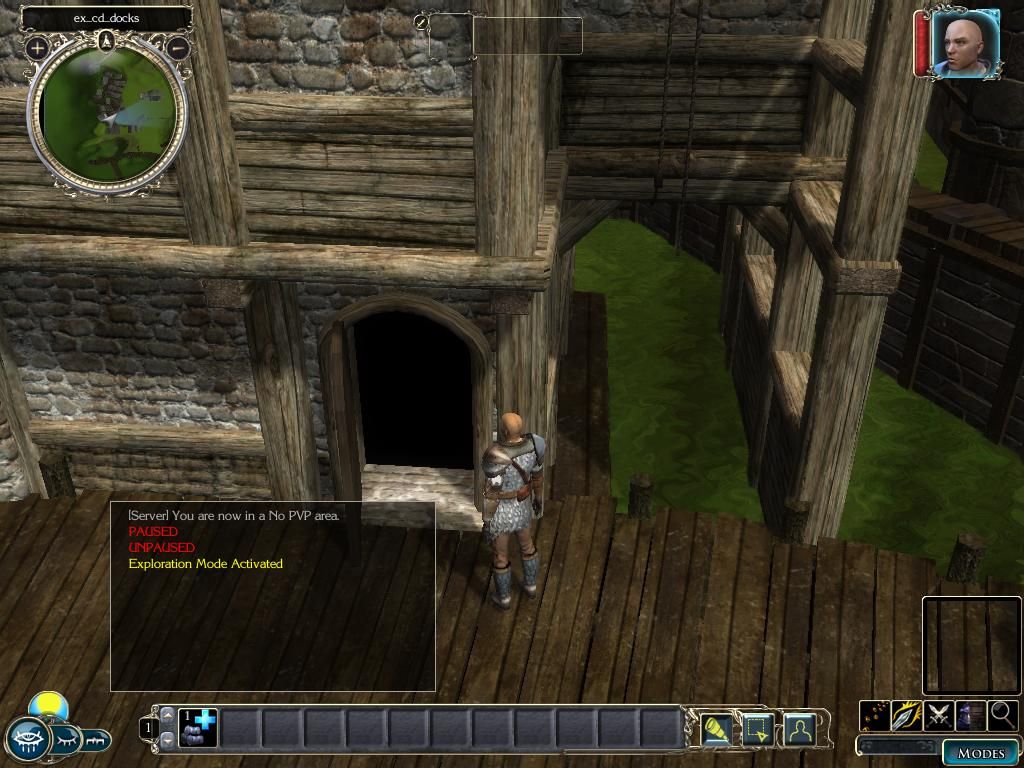Image resolution: width=1024 pixels, height=768 pixels.
Task: Select the hooded figure stealth mode icon
Action: [x=970, y=715]
